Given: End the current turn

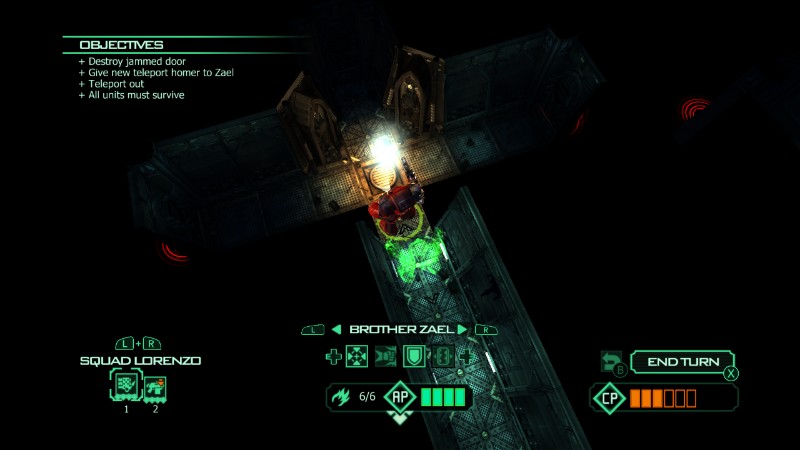Looking at the screenshot, I should 683,362.
